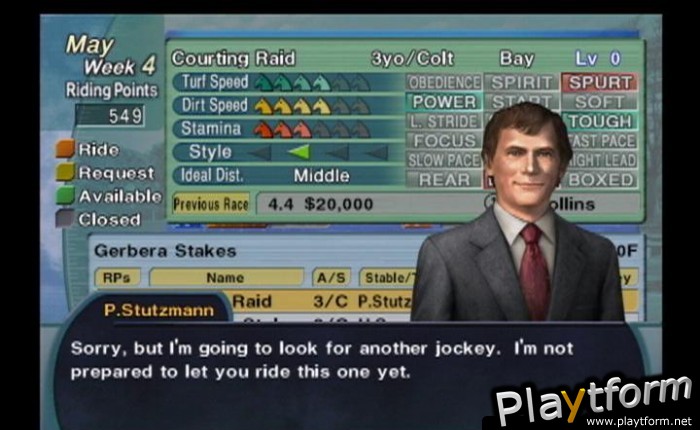
Task: Choose the Ride legend entry
Action: [x=98, y=150]
